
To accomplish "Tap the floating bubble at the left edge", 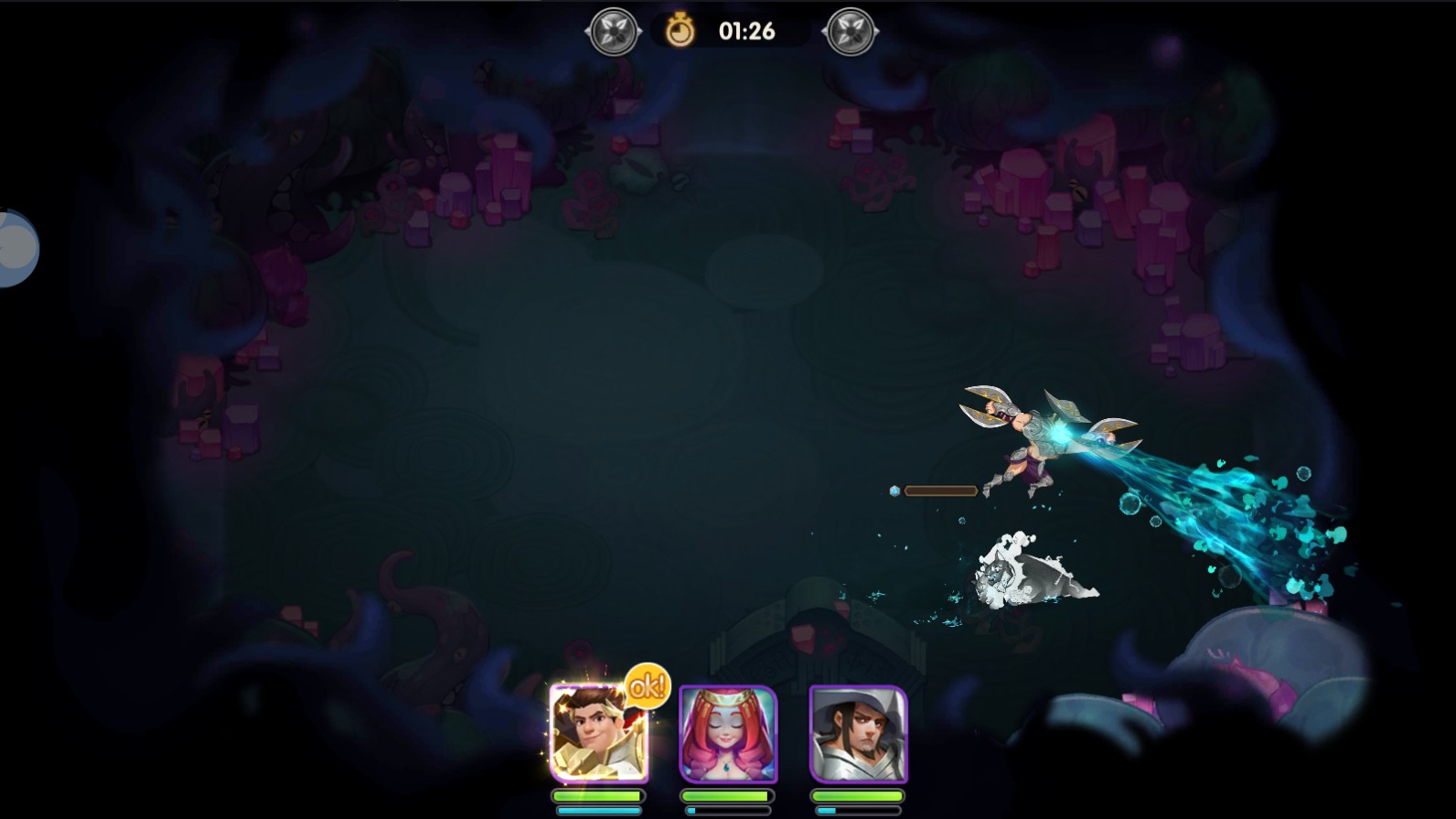I will pos(16,248).
